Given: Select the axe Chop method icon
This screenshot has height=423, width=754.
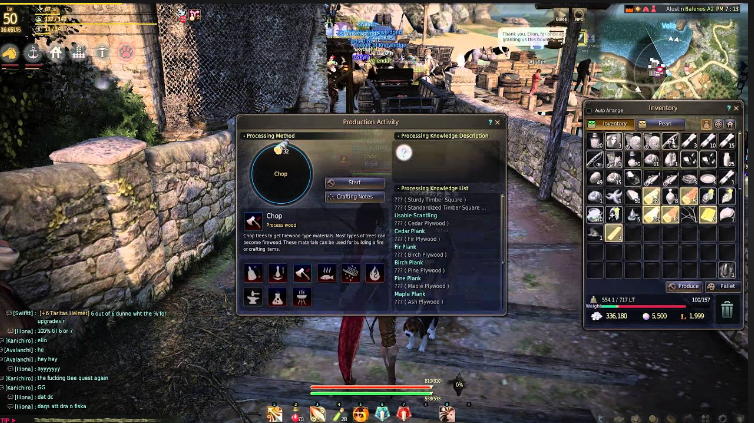Looking at the screenshot, I should (x=302, y=272).
